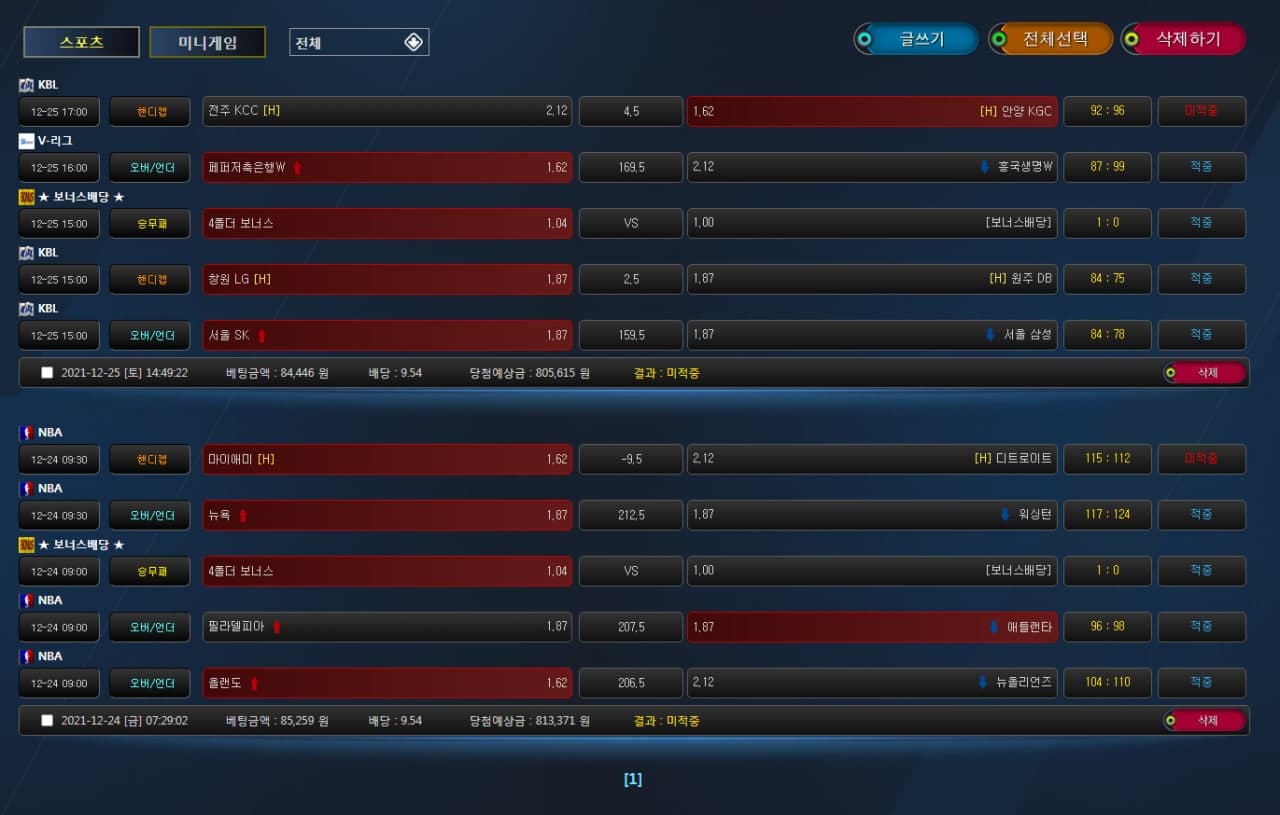Tick the checkbox for the 2021-12-24 bet slip
Image resolution: width=1280 pixels, height=815 pixels.
(x=47, y=720)
